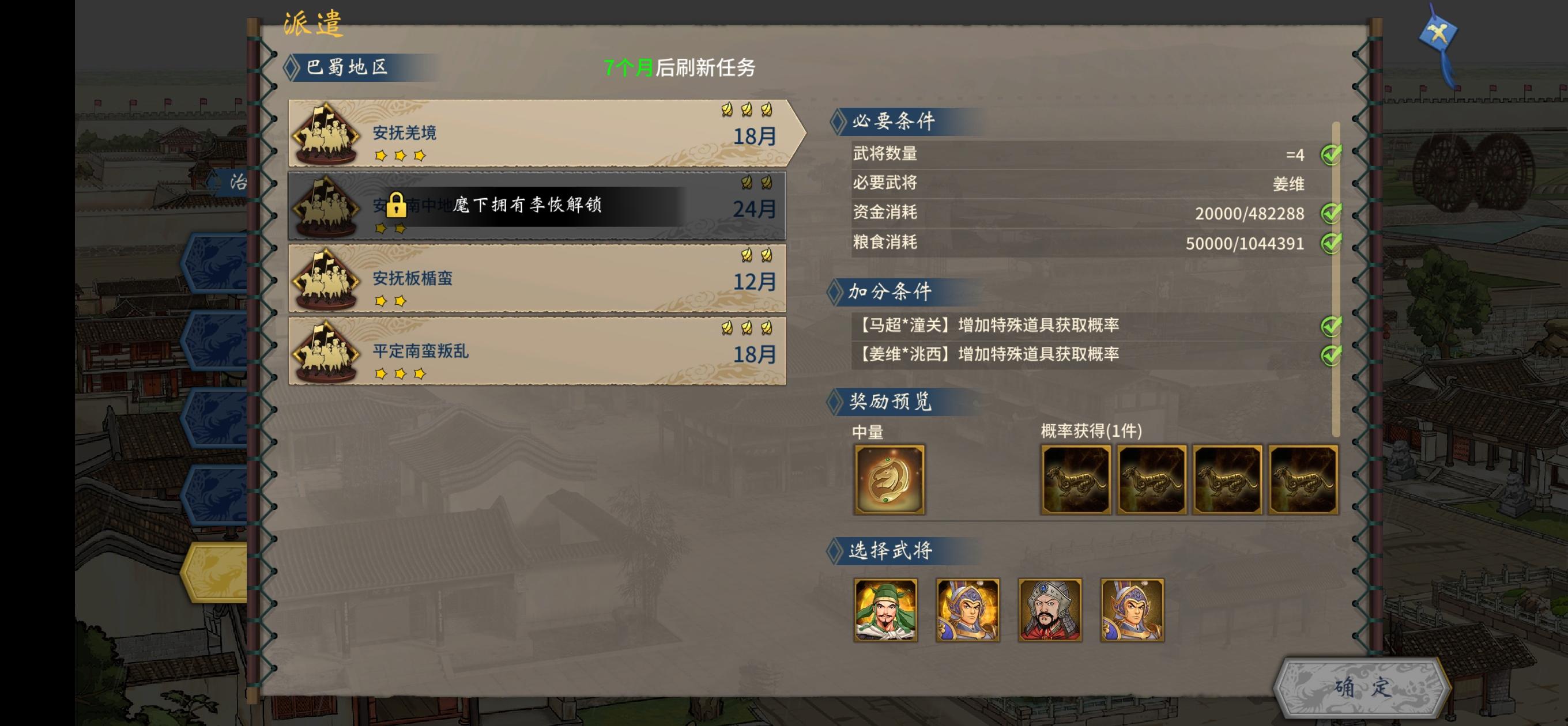Select the fourth general portrait in 选择武将
The width and height of the screenshot is (1568, 726).
pos(1132,610)
